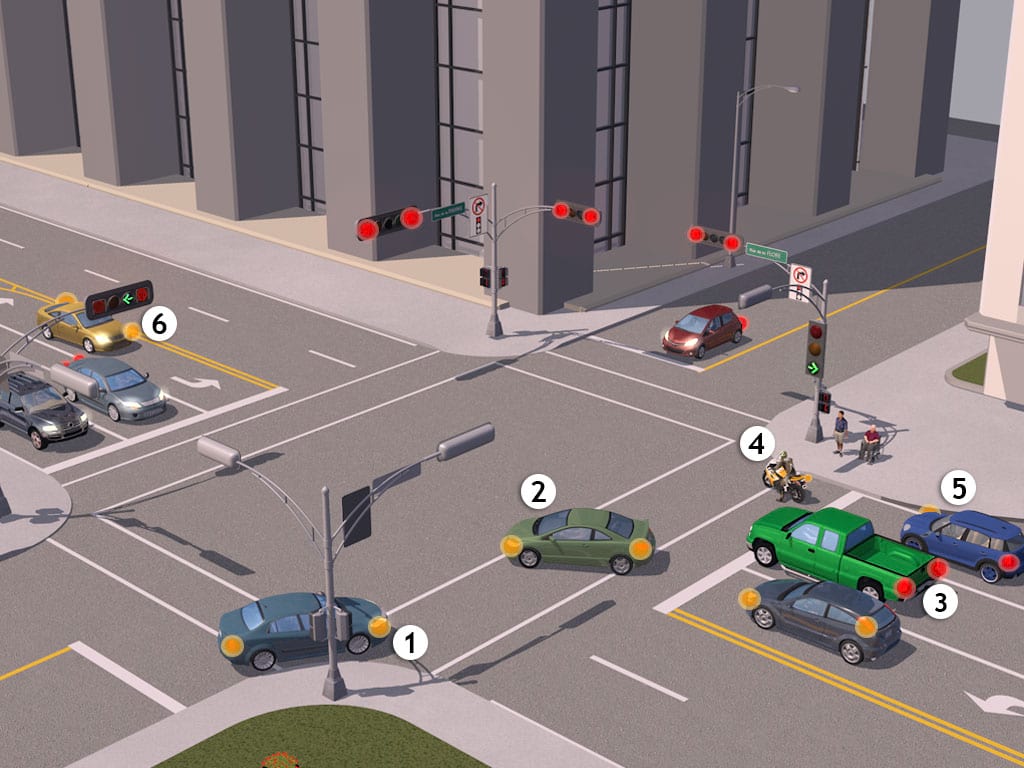Click the number 3 marker

pos(938,600)
